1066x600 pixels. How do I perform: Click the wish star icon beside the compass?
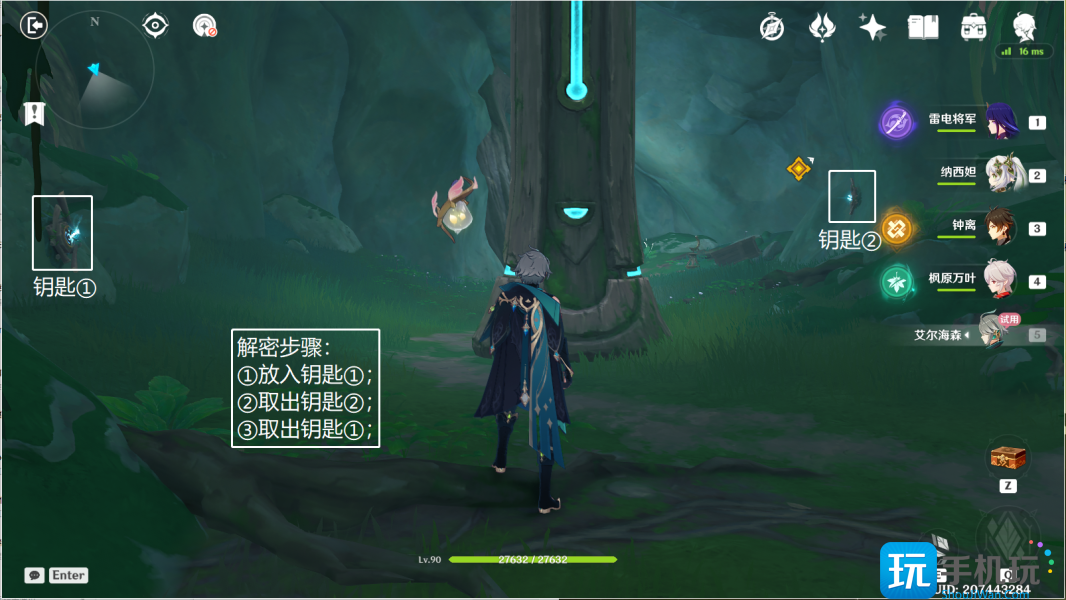coord(822,27)
